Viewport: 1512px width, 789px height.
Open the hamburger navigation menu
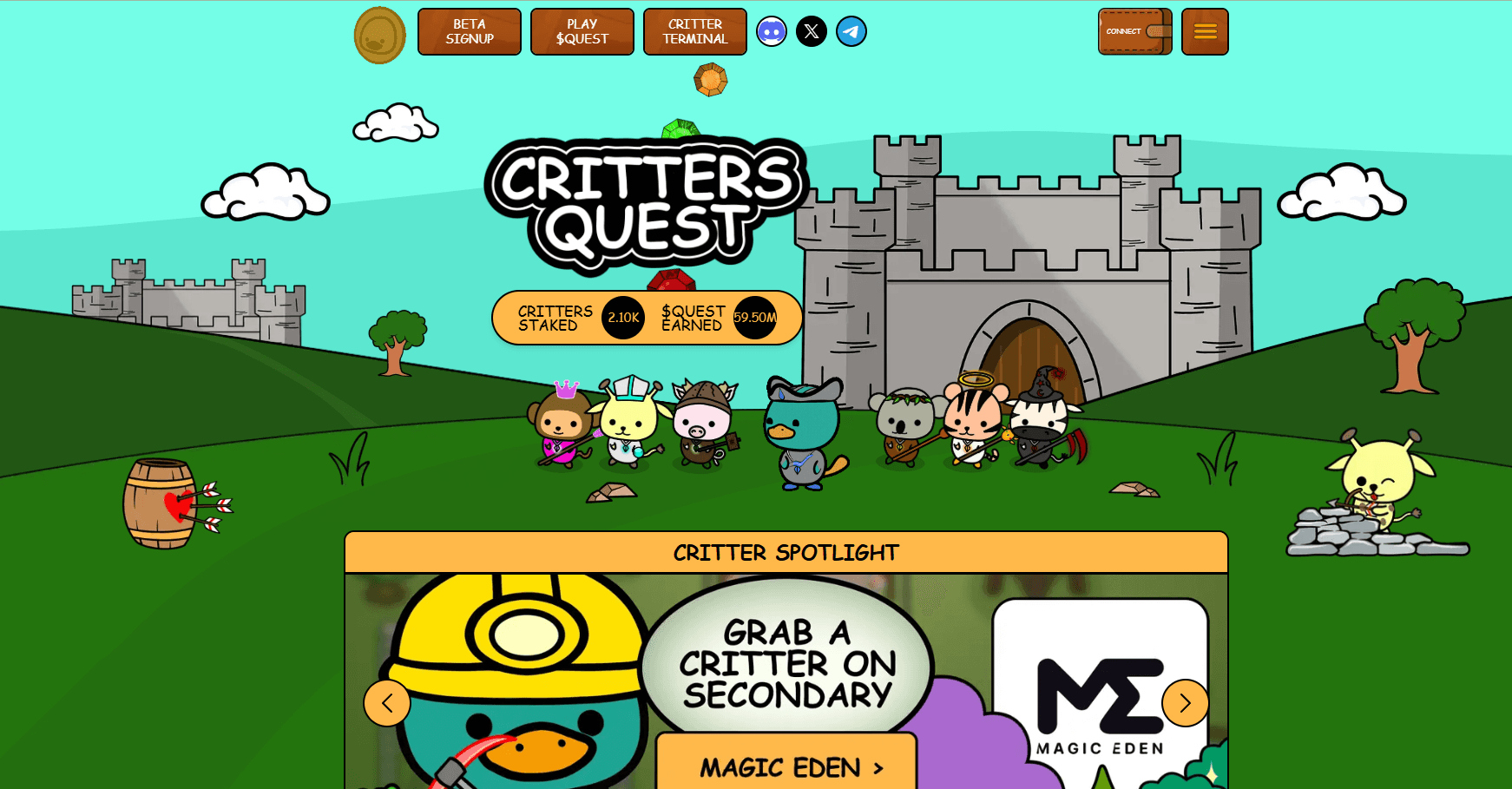[x=1205, y=30]
